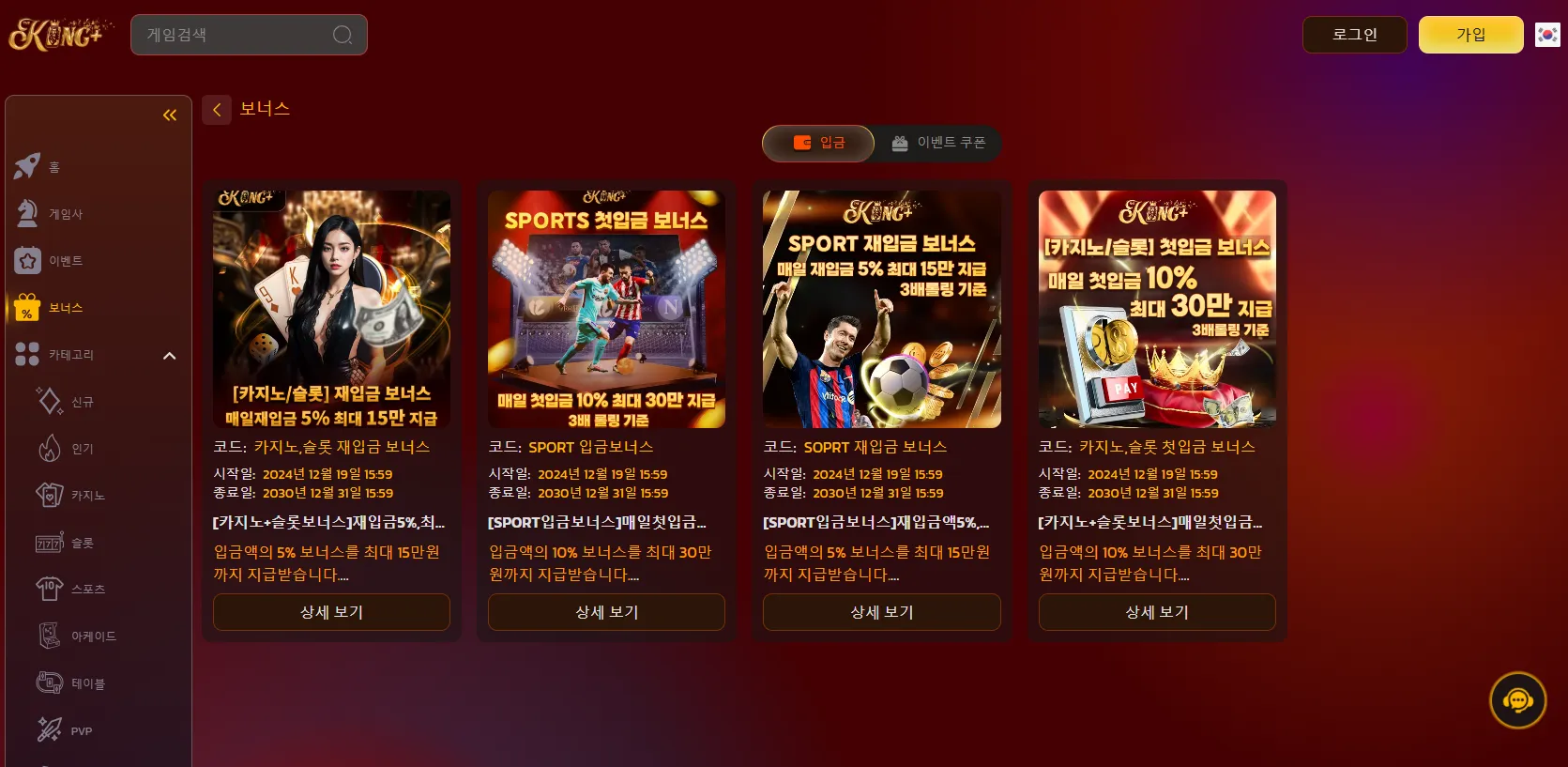View details of 카지노/슬롯 재입금 보너스
Image resolution: width=1568 pixels, height=767 pixels.
coord(330,612)
